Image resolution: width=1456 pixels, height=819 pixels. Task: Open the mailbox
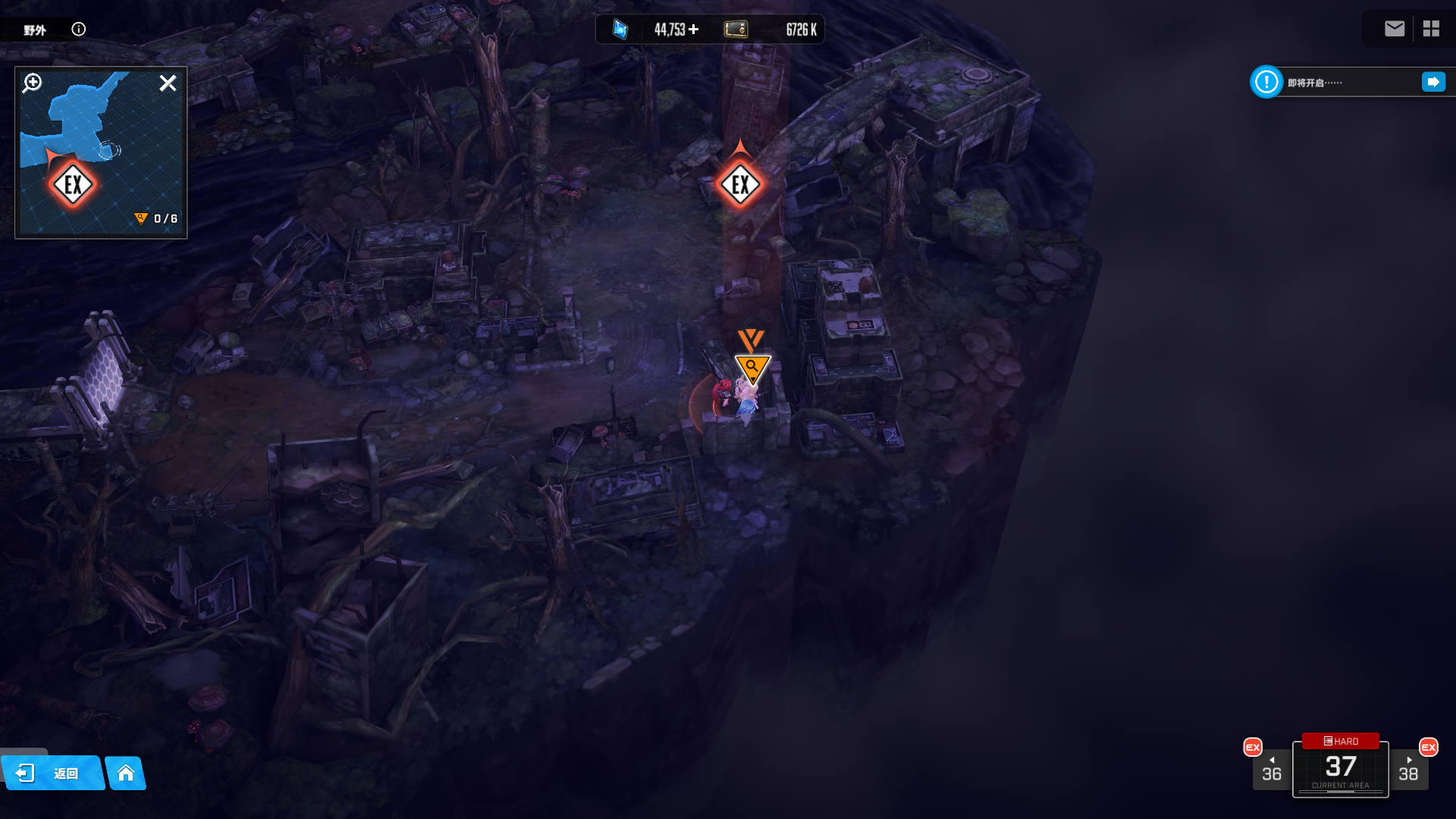[x=1394, y=29]
